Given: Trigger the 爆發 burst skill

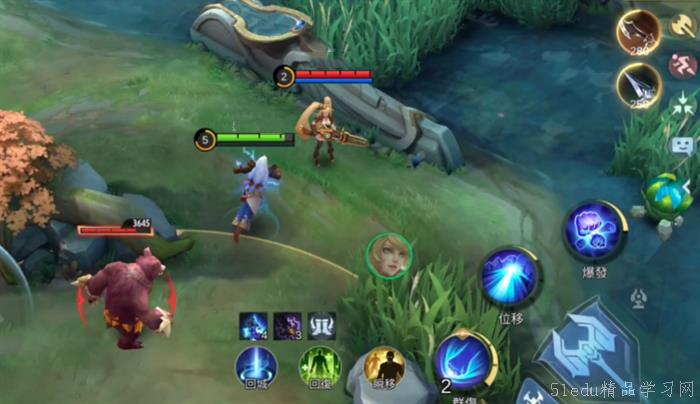Looking at the screenshot, I should pyautogui.click(x=594, y=231).
